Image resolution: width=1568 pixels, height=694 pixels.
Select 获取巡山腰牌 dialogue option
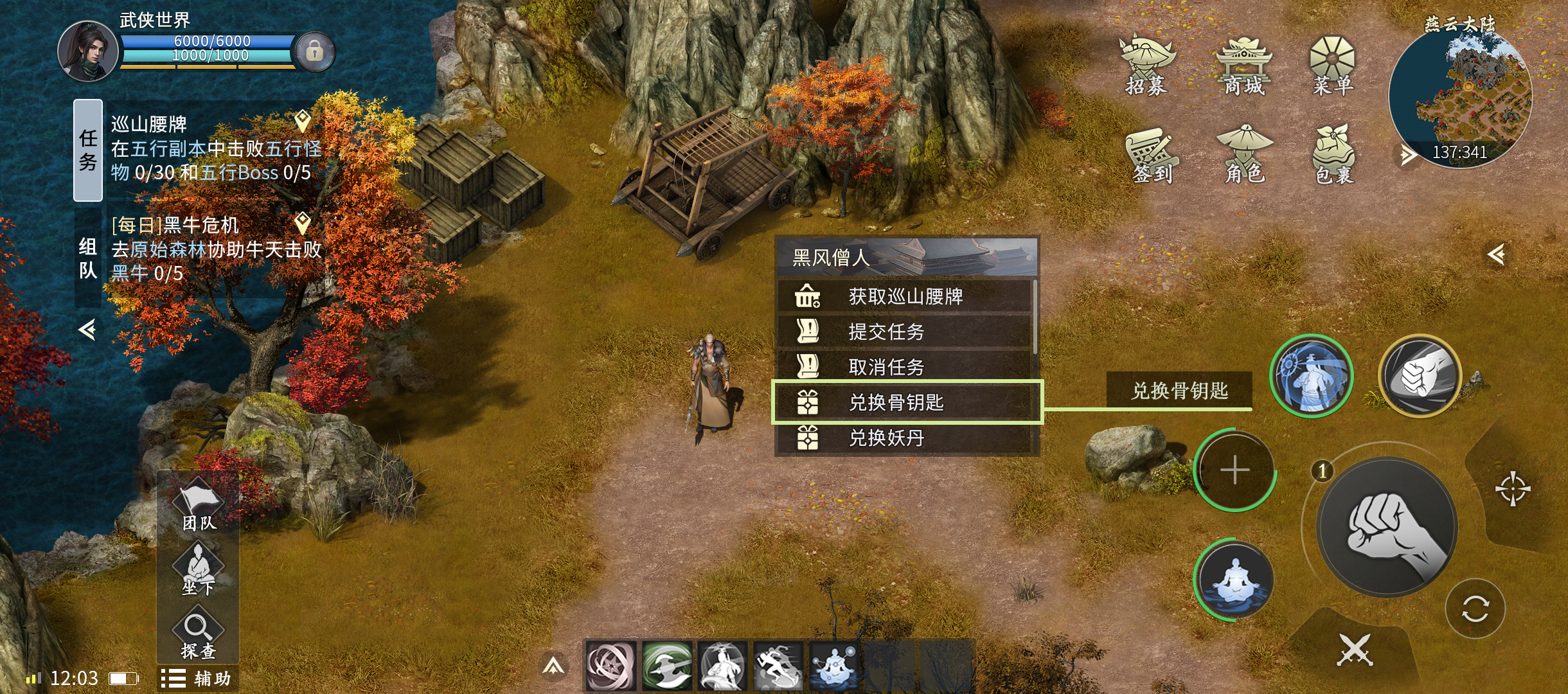point(905,296)
